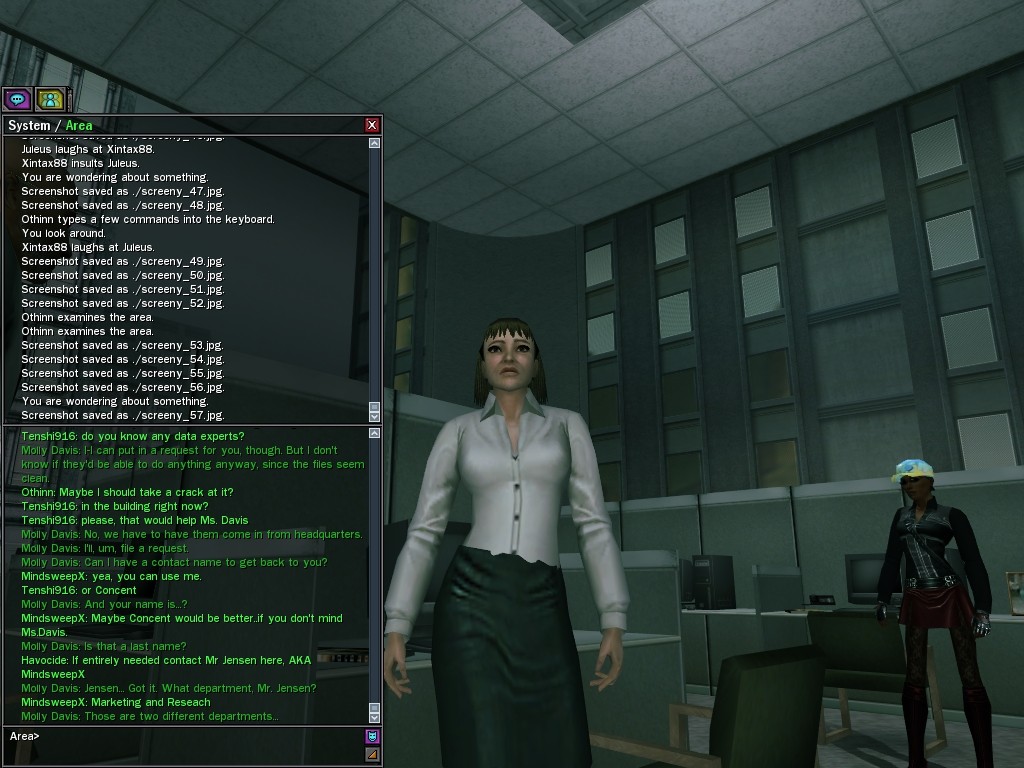Viewport: 1024px width, 768px height.
Task: Open the people/team icon button
Action: point(50,99)
